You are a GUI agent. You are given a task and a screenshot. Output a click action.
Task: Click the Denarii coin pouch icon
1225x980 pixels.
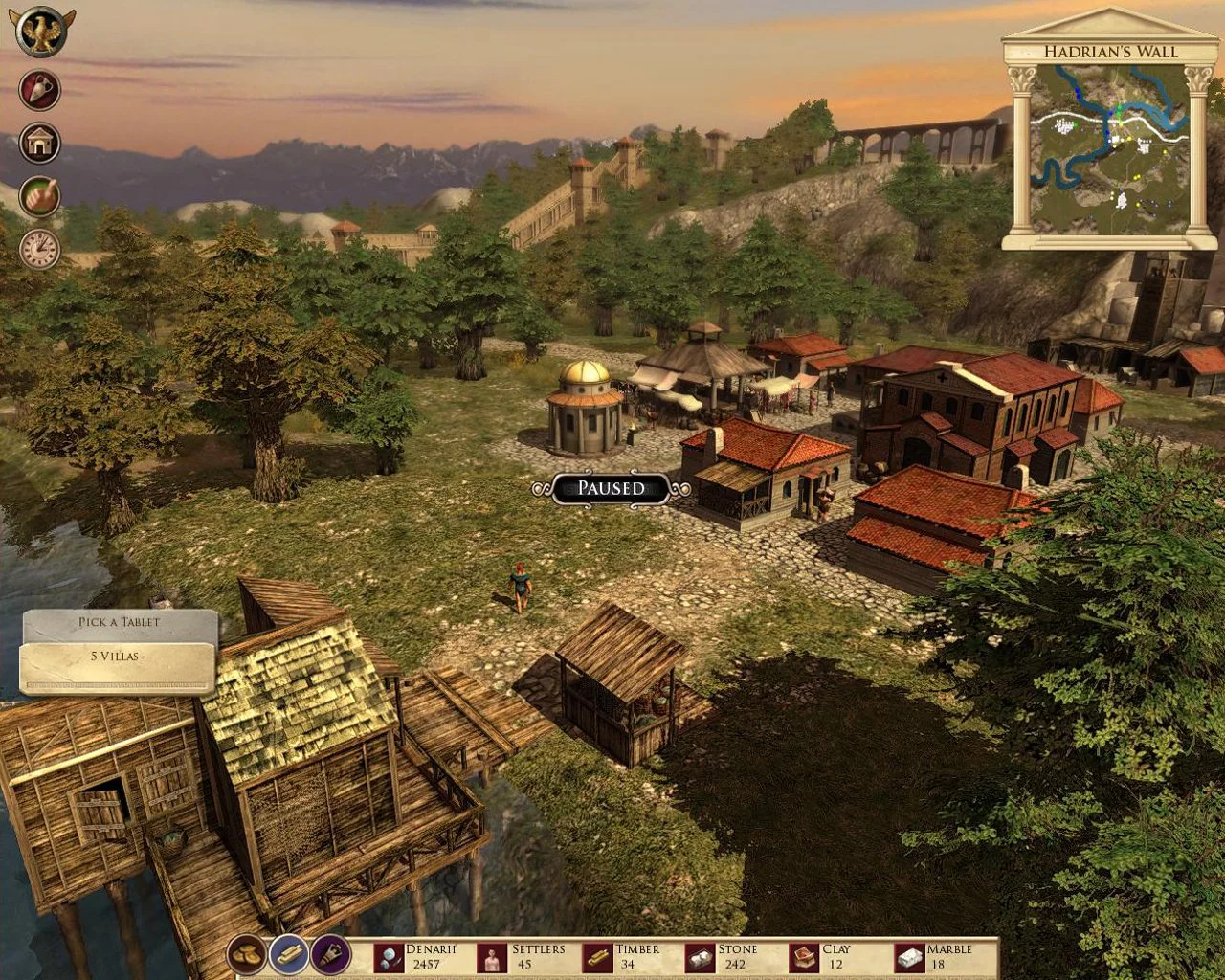(387, 956)
